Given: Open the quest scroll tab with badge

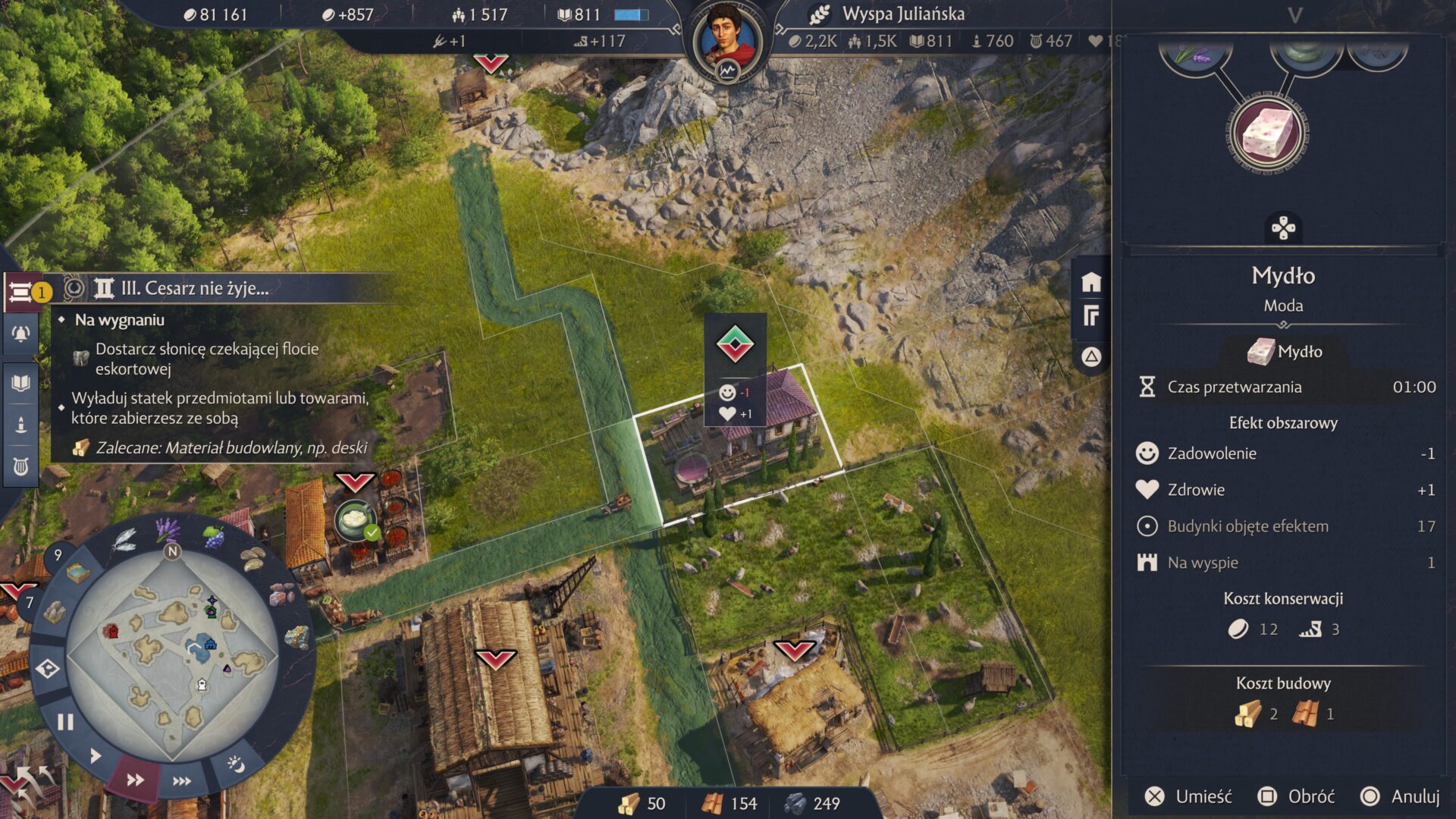Looking at the screenshot, I should point(21,292).
